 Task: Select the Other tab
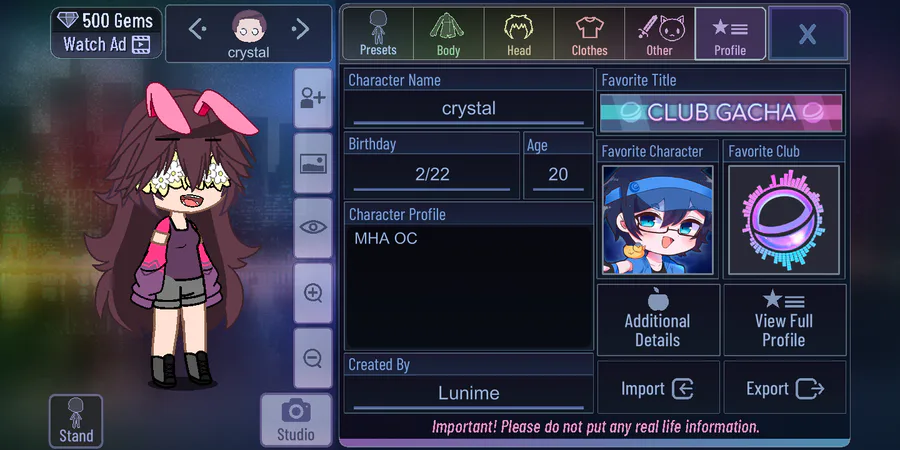click(659, 34)
